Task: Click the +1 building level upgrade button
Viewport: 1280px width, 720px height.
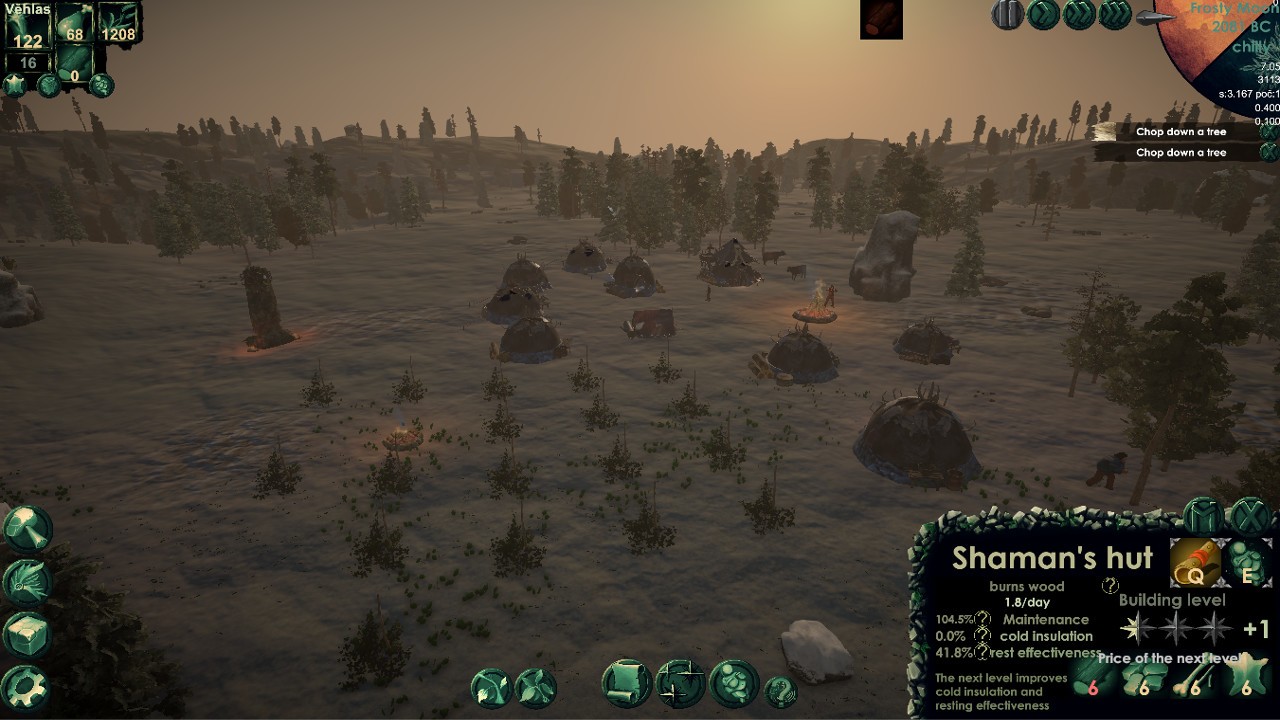Action: point(1255,628)
